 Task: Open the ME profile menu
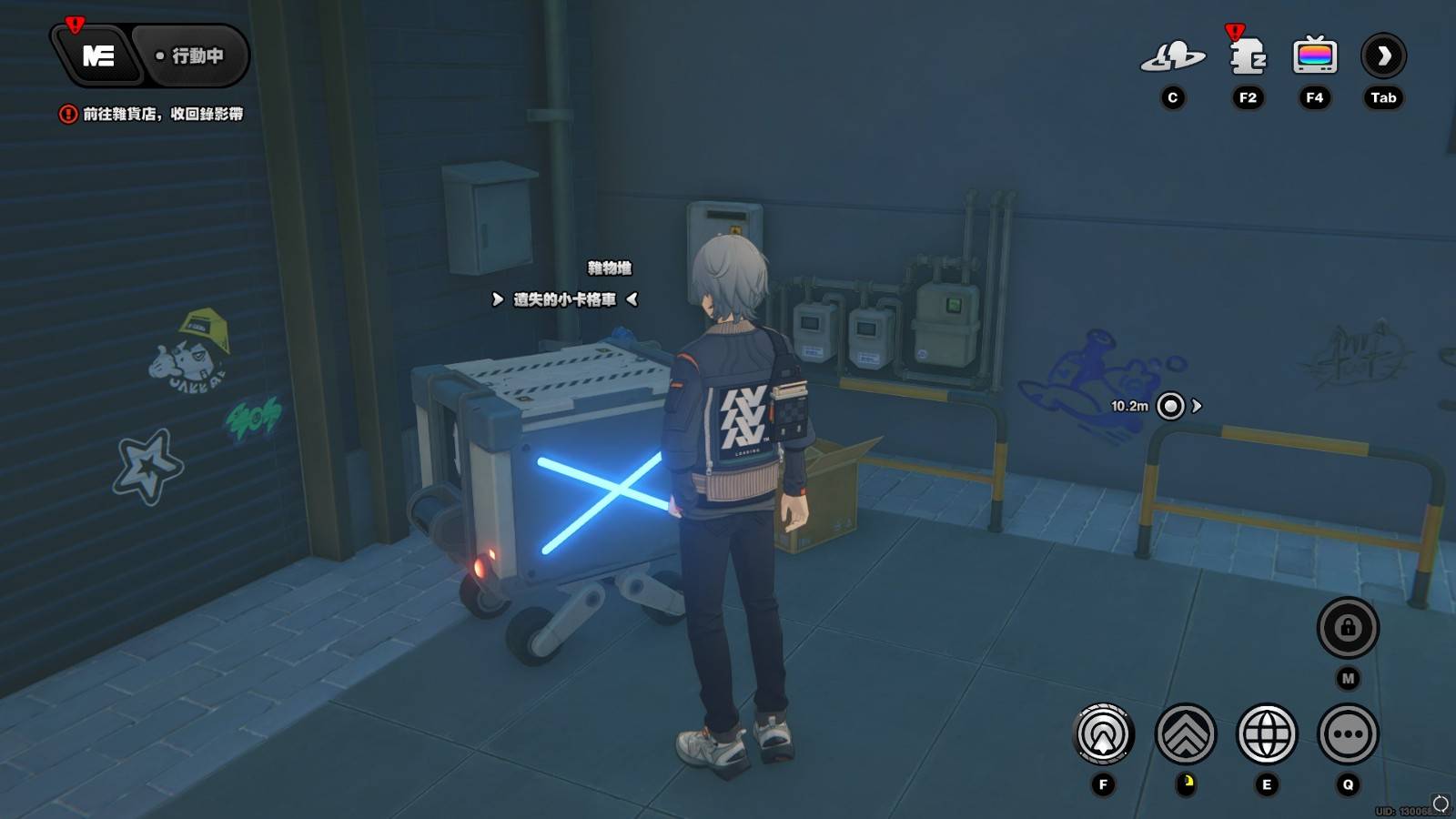[x=98, y=56]
